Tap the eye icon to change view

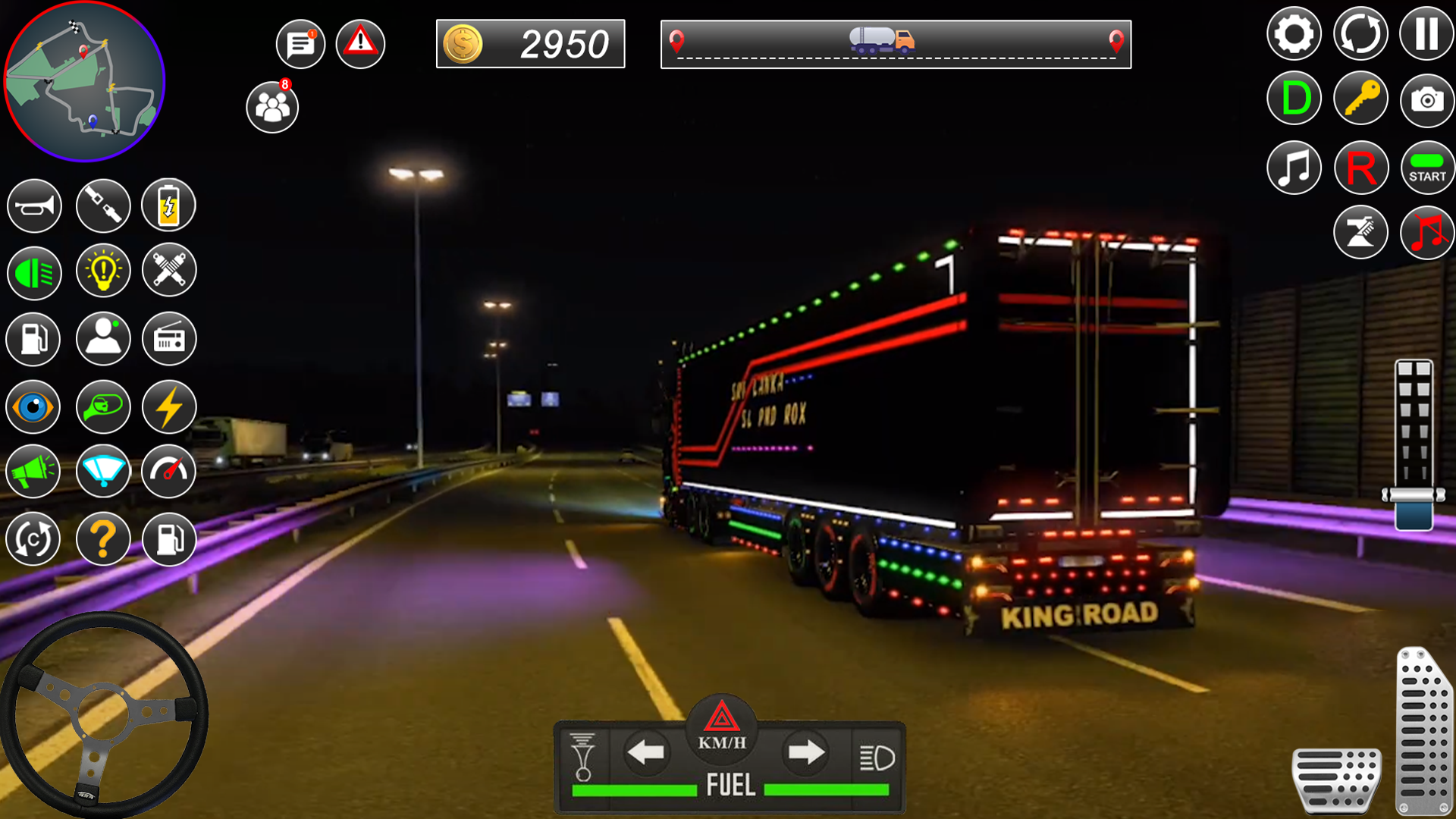pyautogui.click(x=33, y=407)
